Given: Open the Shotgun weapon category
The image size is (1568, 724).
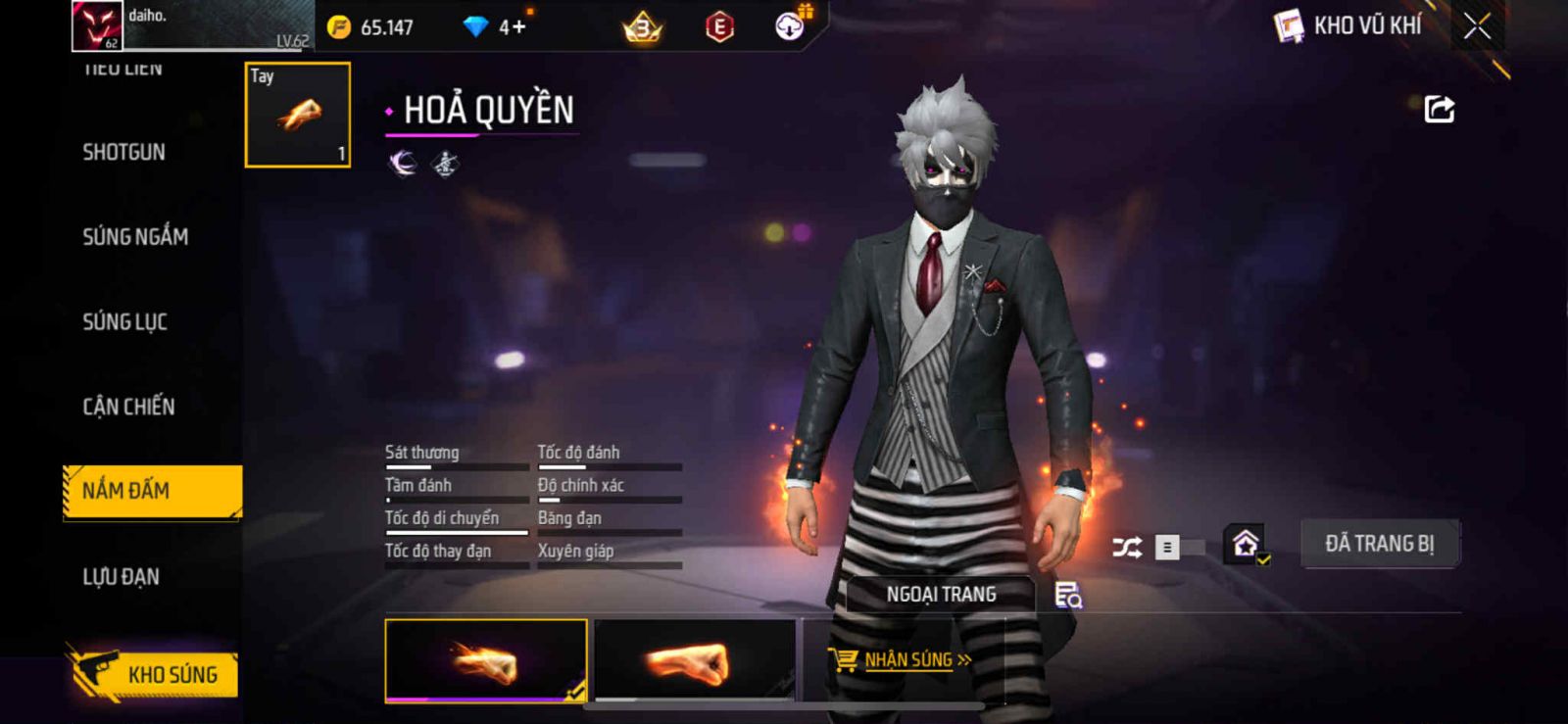Looking at the screenshot, I should 124,153.
